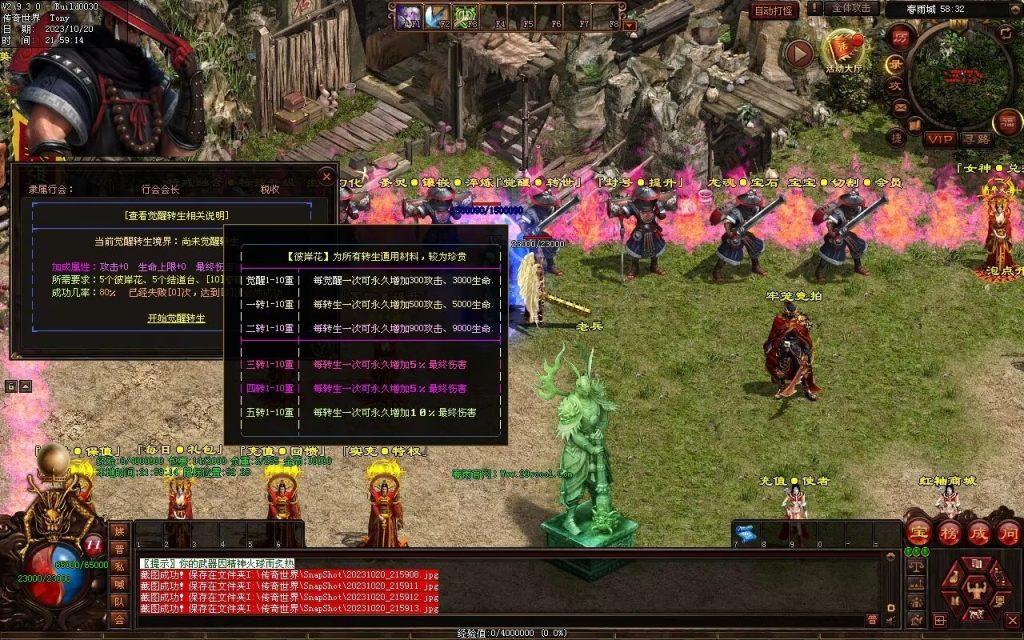The width and height of the screenshot is (1024, 640).
Task: Activate the 寻路 pathfinding button
Action: (x=976, y=138)
